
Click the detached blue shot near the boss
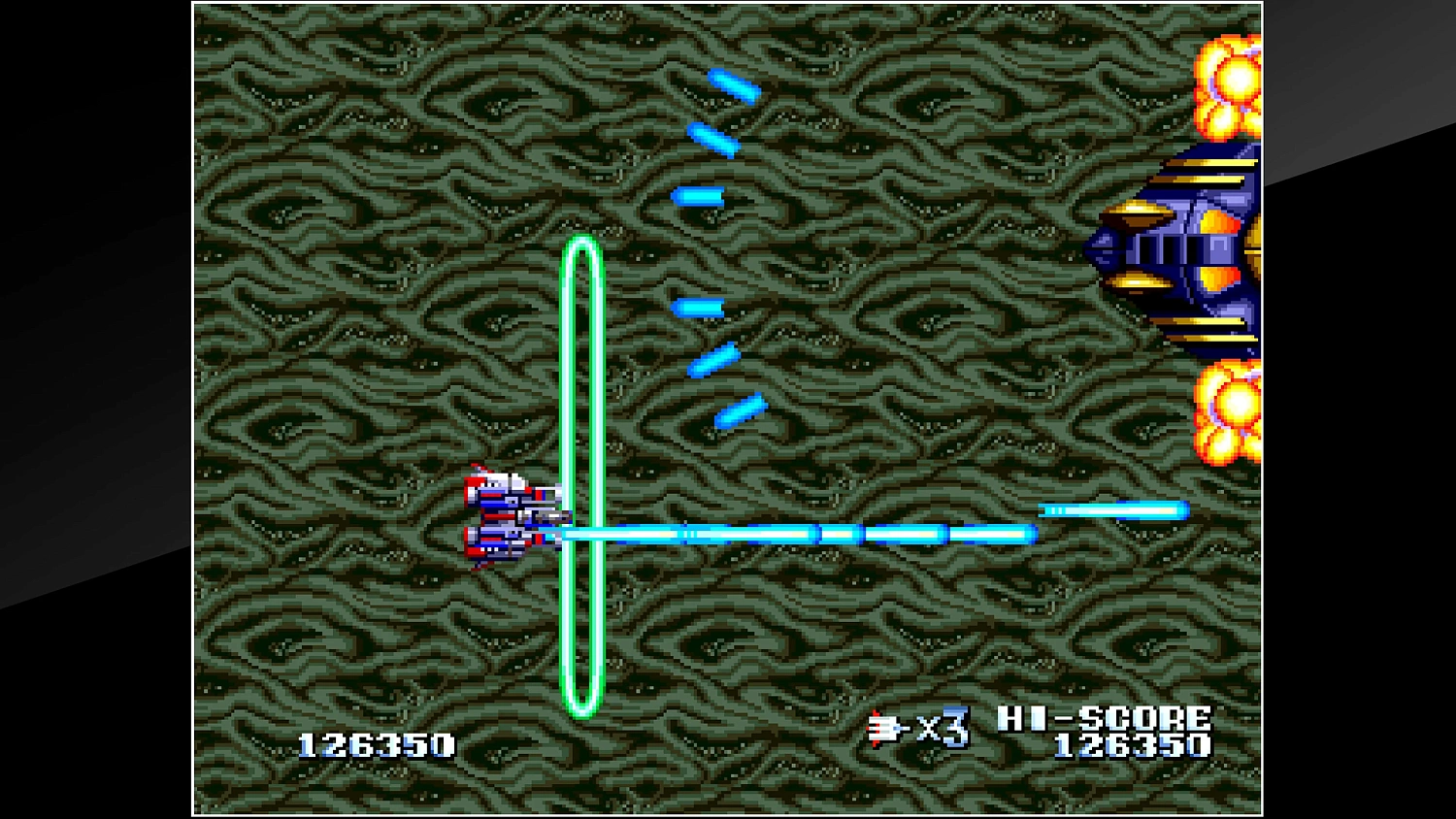click(x=1111, y=508)
